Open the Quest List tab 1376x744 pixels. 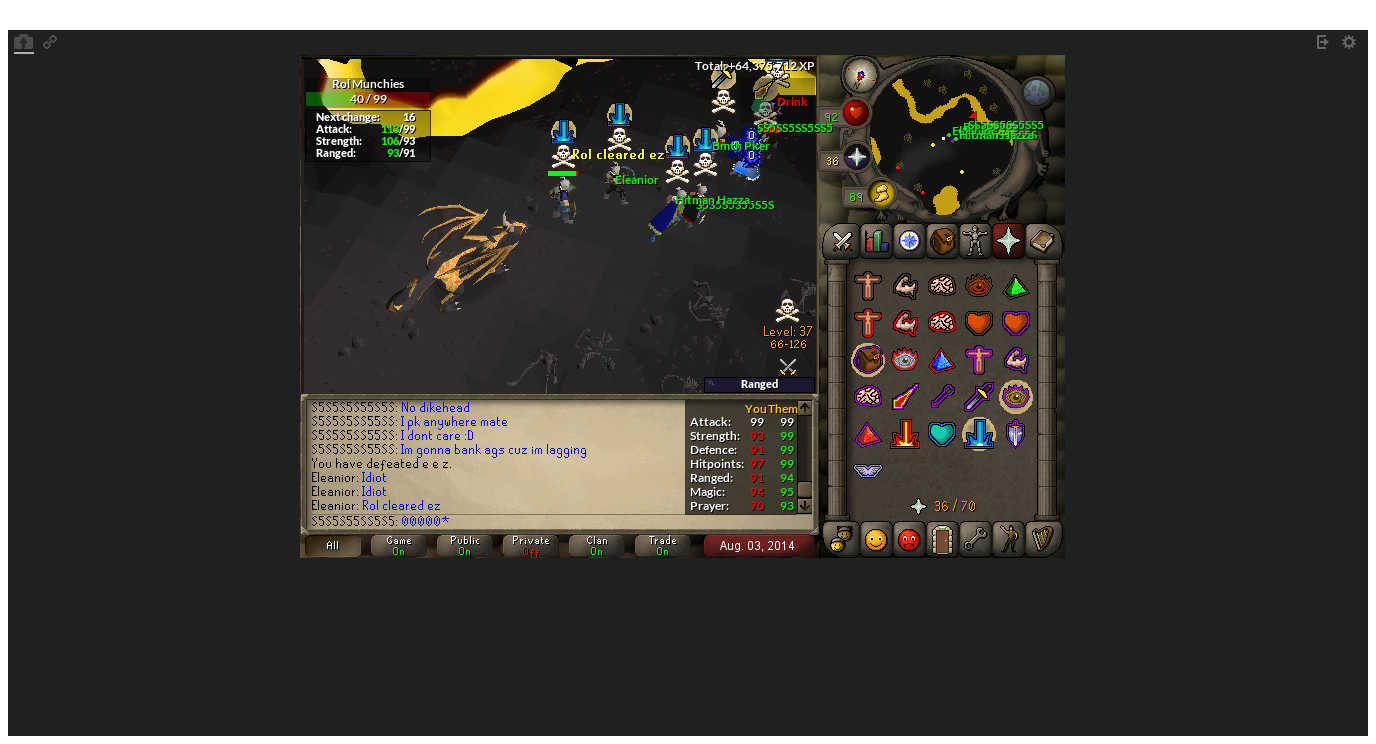coord(908,241)
